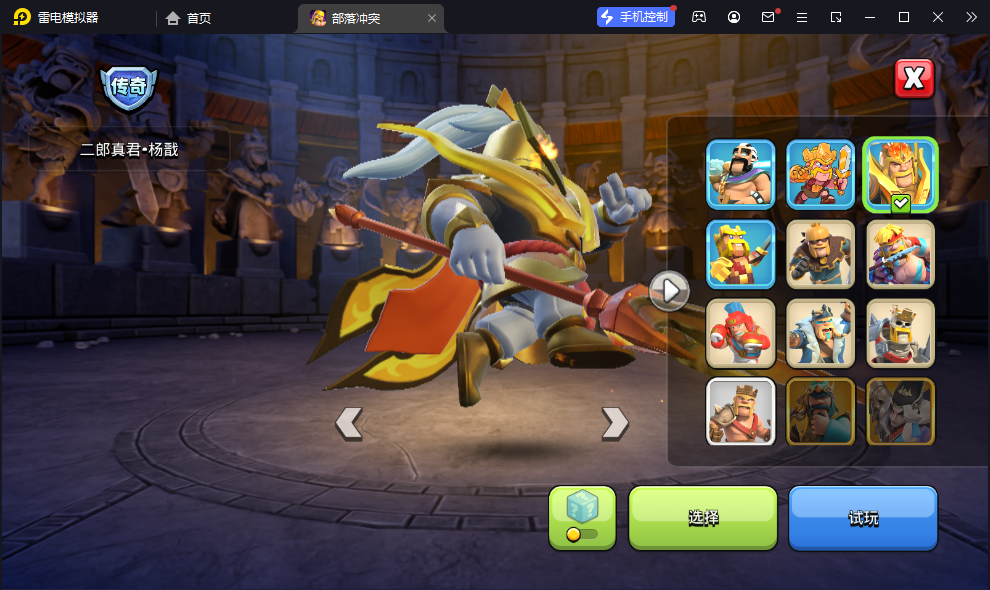
Task: Select the clockwork gear king skin
Action: click(x=820, y=253)
